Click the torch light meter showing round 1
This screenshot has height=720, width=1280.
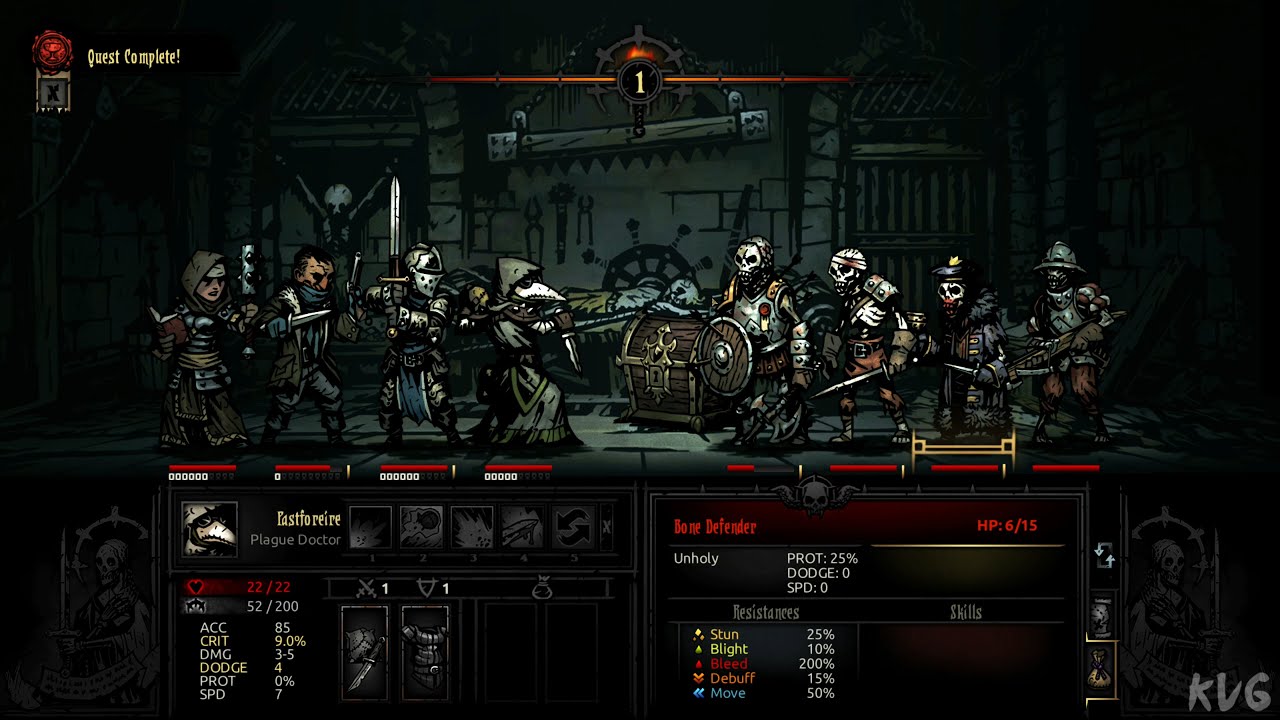coord(640,78)
